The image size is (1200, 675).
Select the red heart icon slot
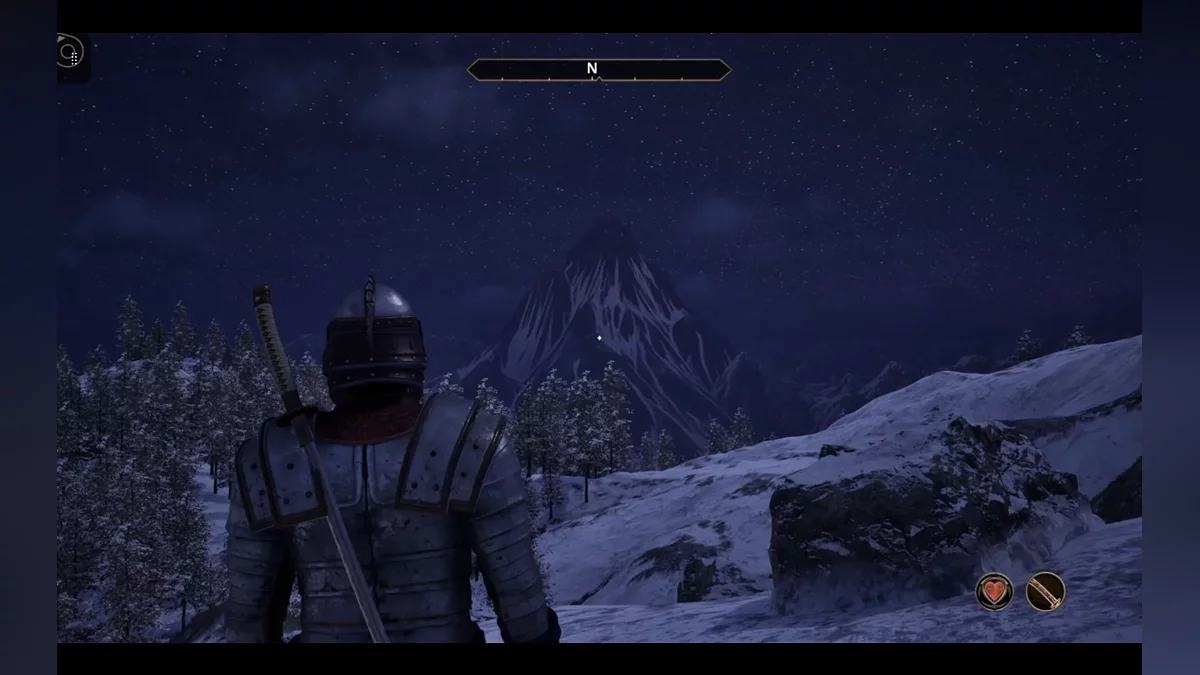[x=994, y=591]
